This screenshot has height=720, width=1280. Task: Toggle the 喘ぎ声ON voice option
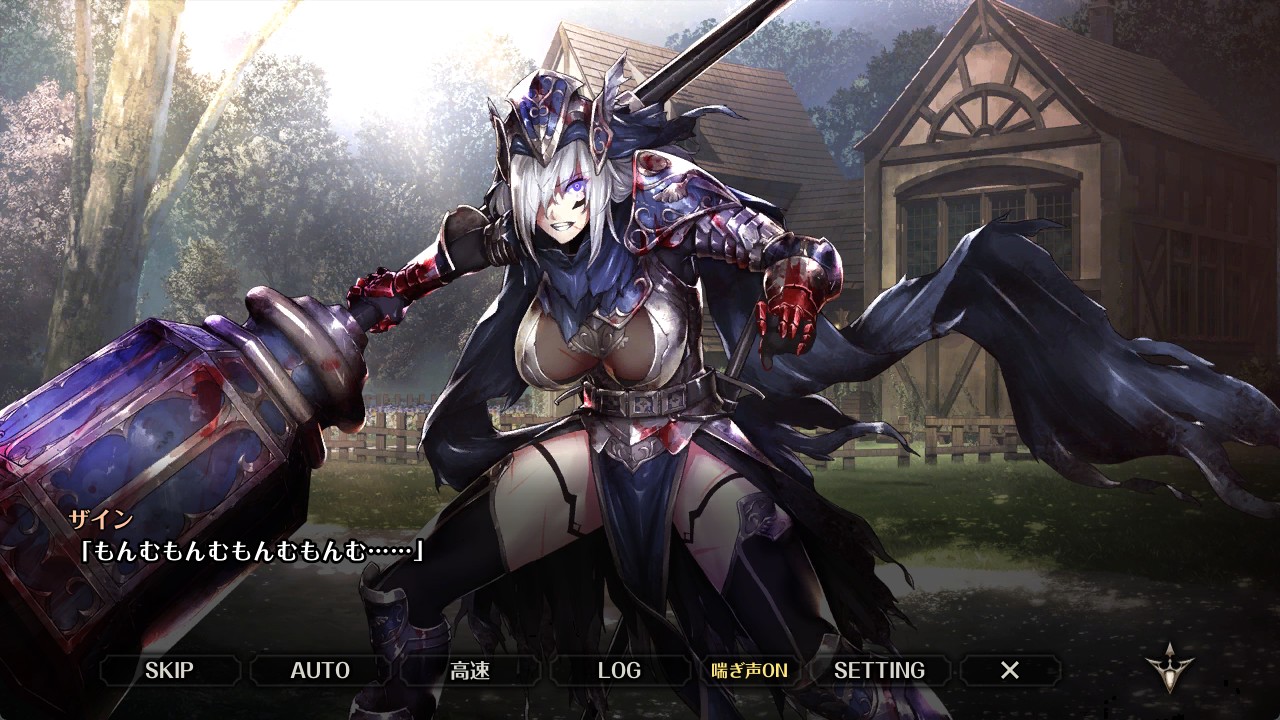[x=749, y=670]
